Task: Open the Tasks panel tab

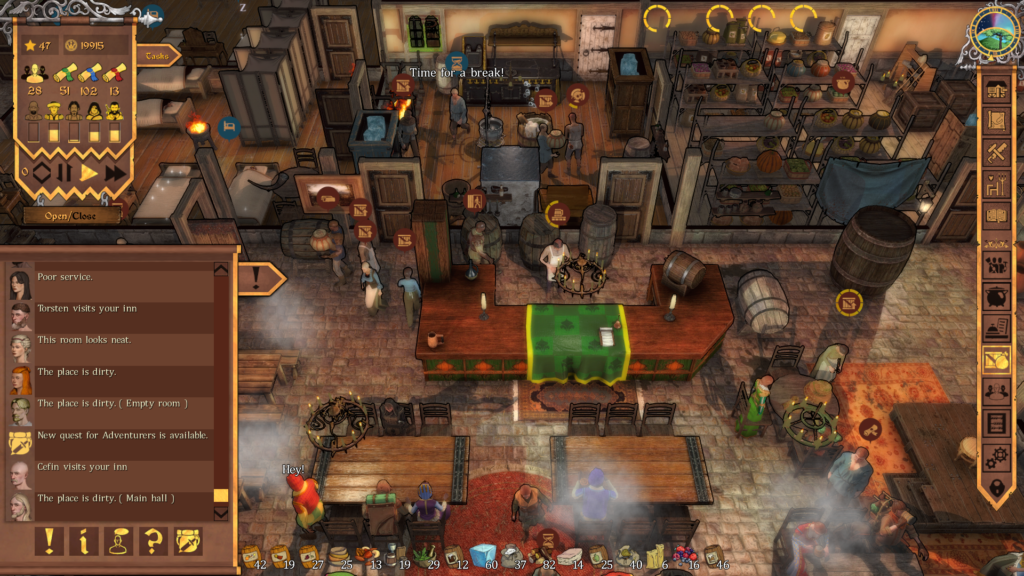Action: [x=158, y=56]
